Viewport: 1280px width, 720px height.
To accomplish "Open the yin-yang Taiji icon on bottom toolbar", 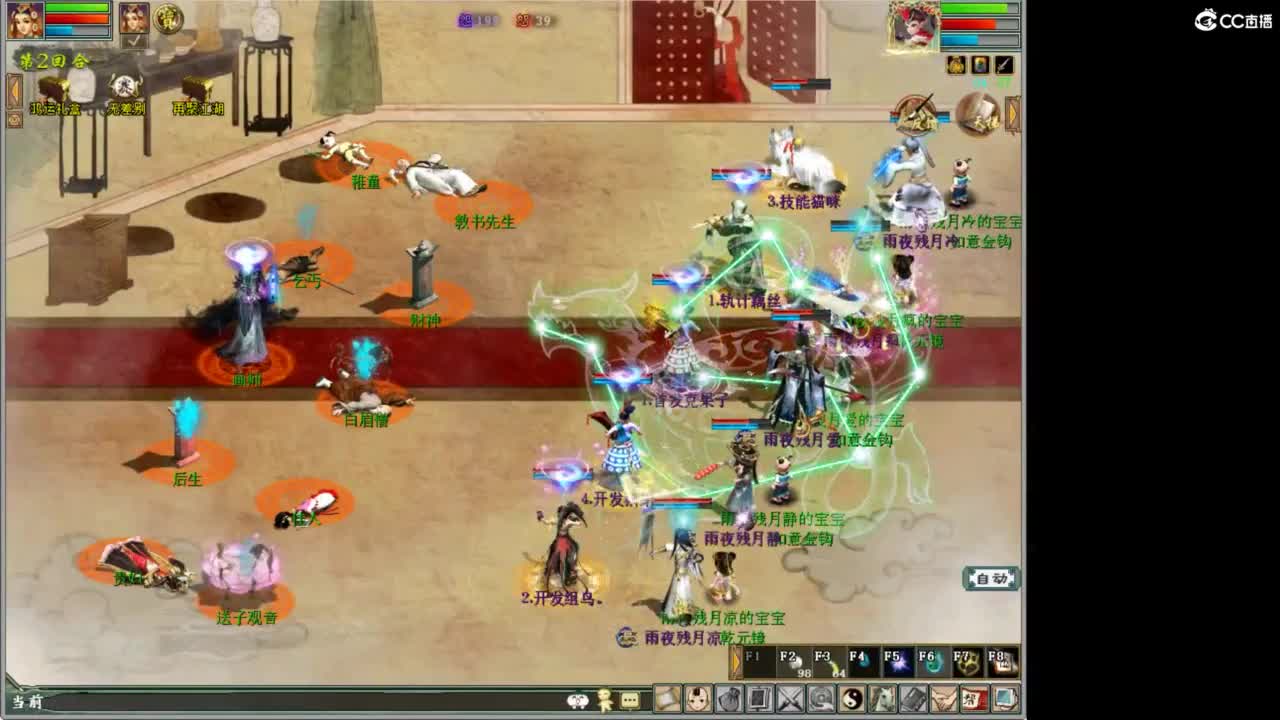I will point(850,697).
